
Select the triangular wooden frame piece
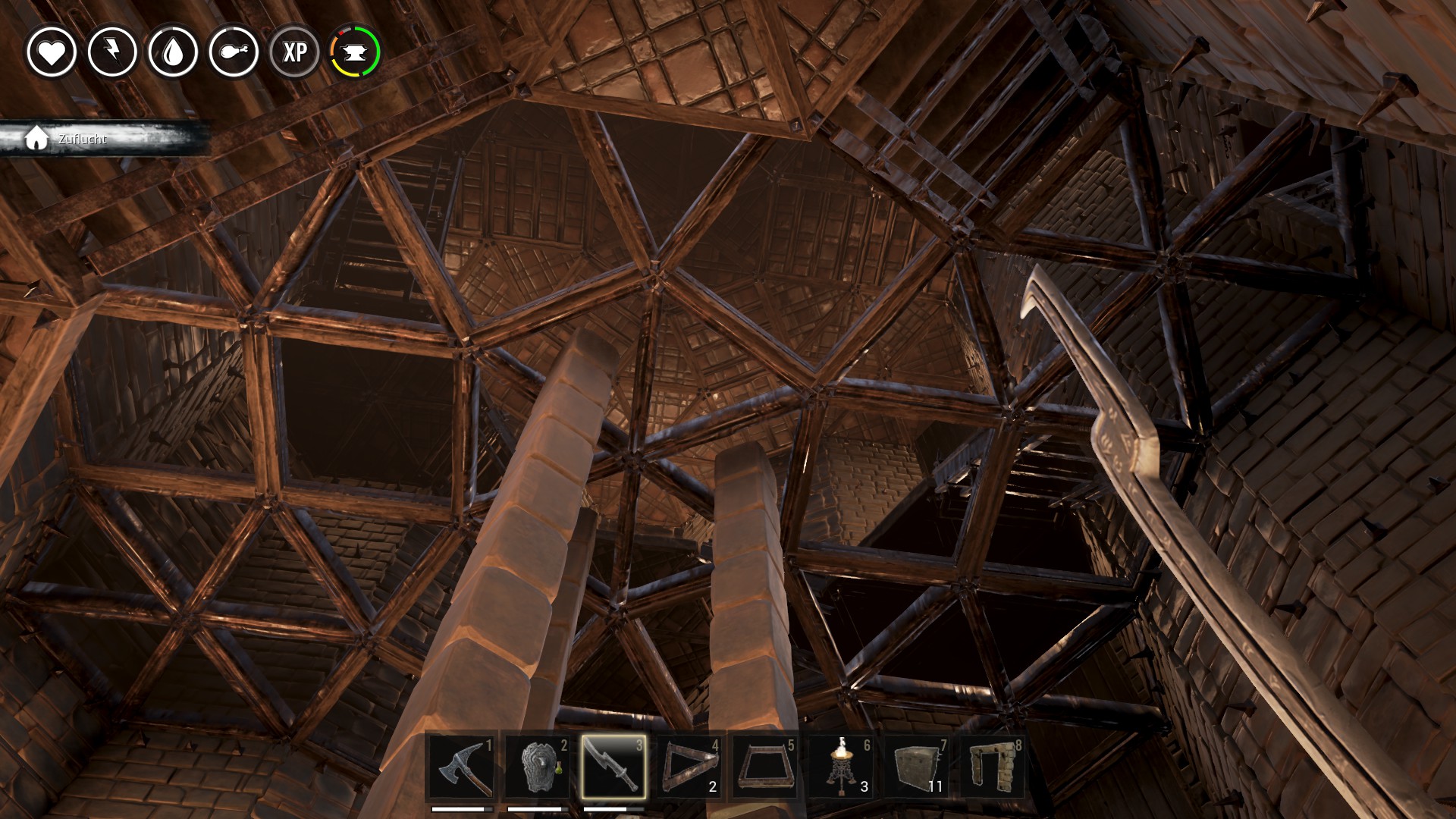click(689, 766)
